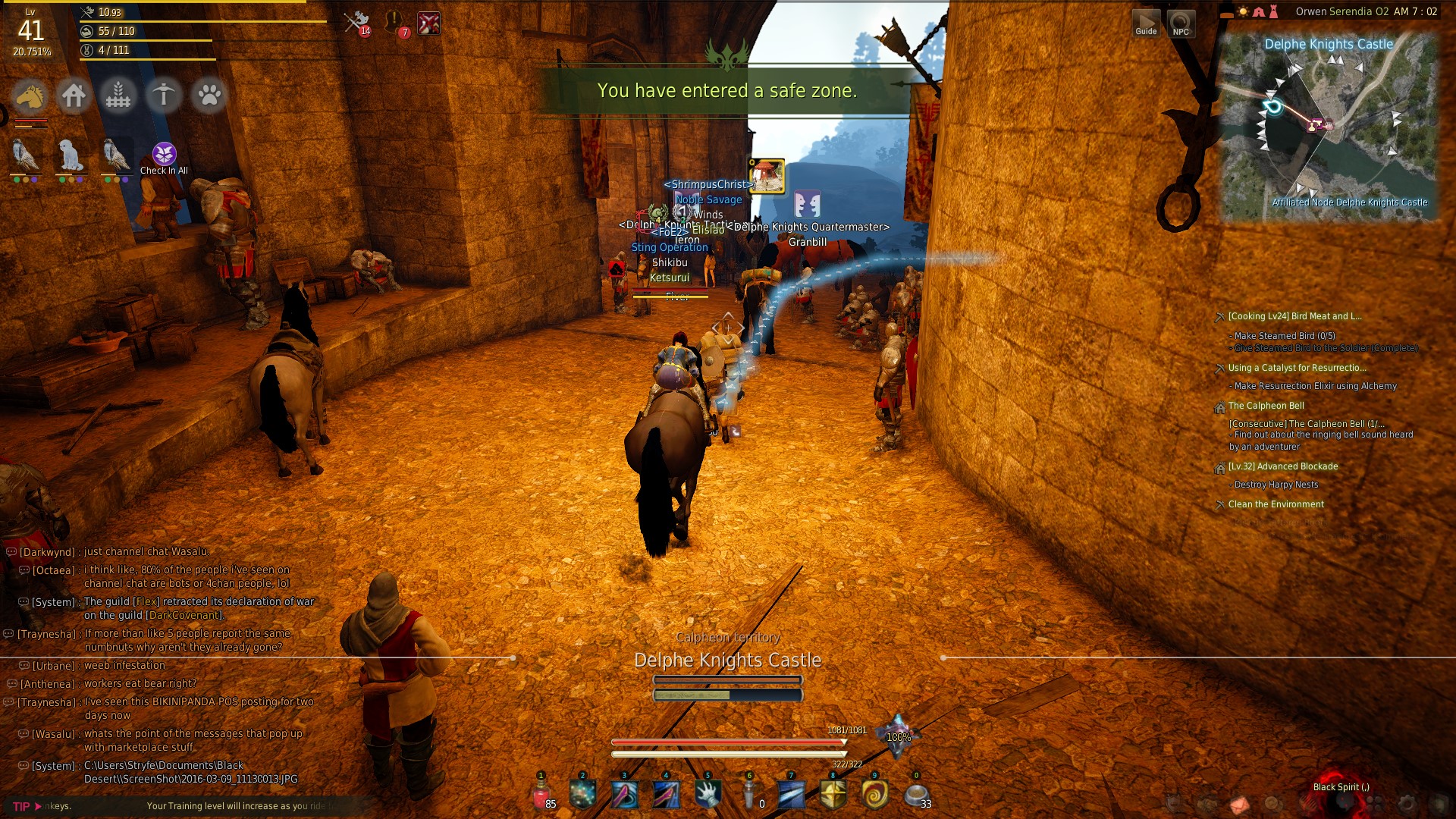The image size is (1456, 819).
Task: Select the Cooking Lv24 Bird Meat quest
Action: coord(1294,316)
